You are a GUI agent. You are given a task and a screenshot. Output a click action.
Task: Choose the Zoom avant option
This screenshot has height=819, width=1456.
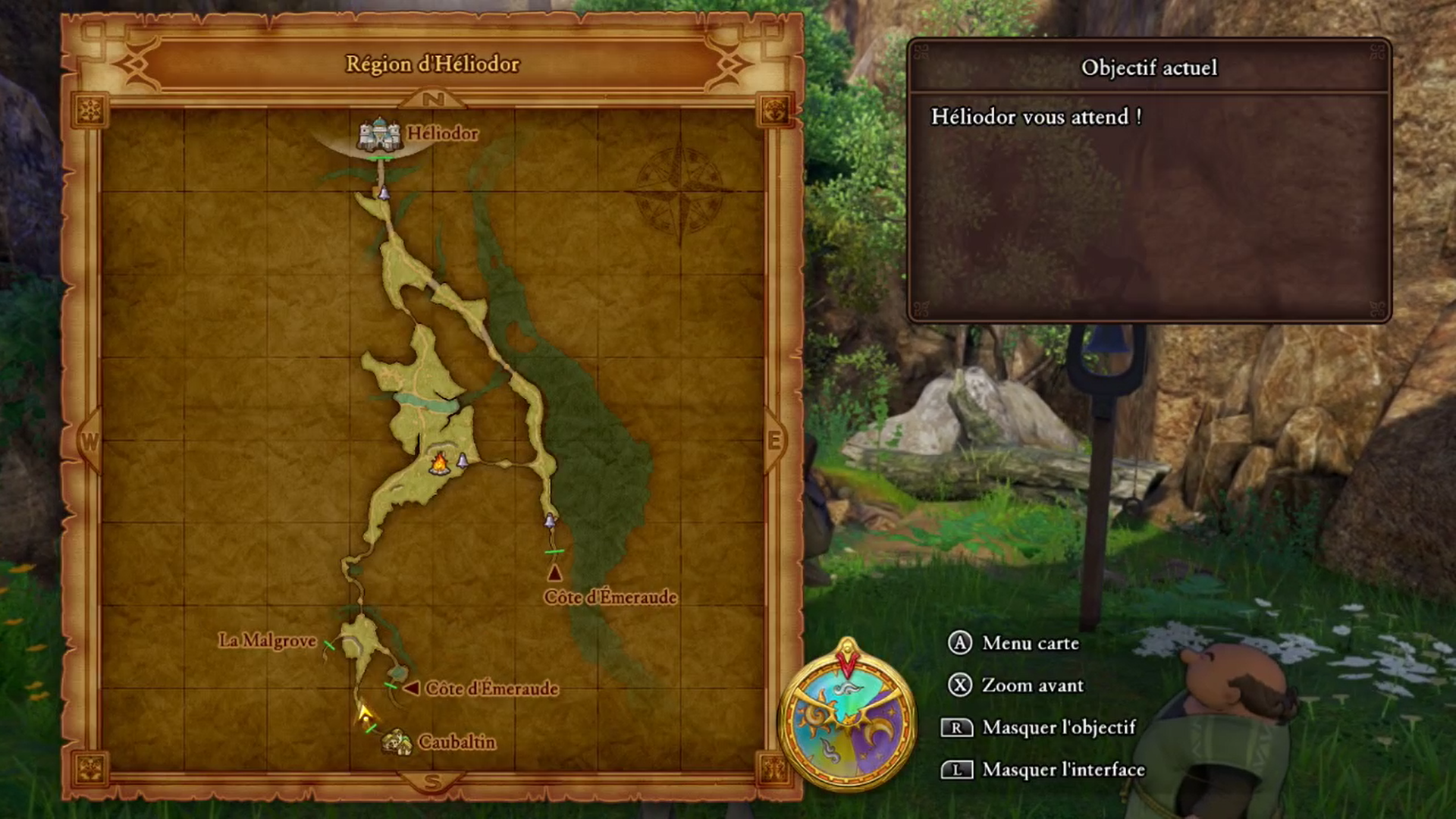(x=1032, y=686)
